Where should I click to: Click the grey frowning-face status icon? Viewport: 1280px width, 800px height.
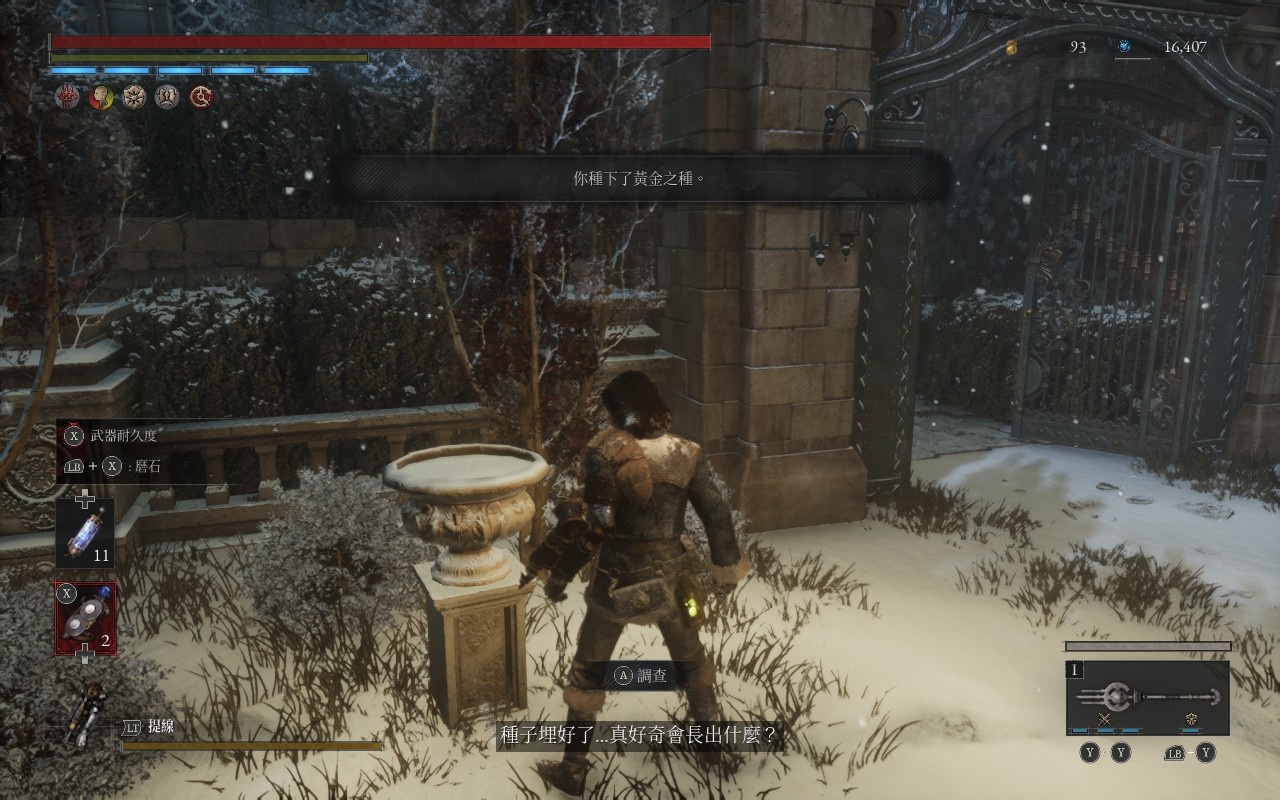[x=167, y=97]
